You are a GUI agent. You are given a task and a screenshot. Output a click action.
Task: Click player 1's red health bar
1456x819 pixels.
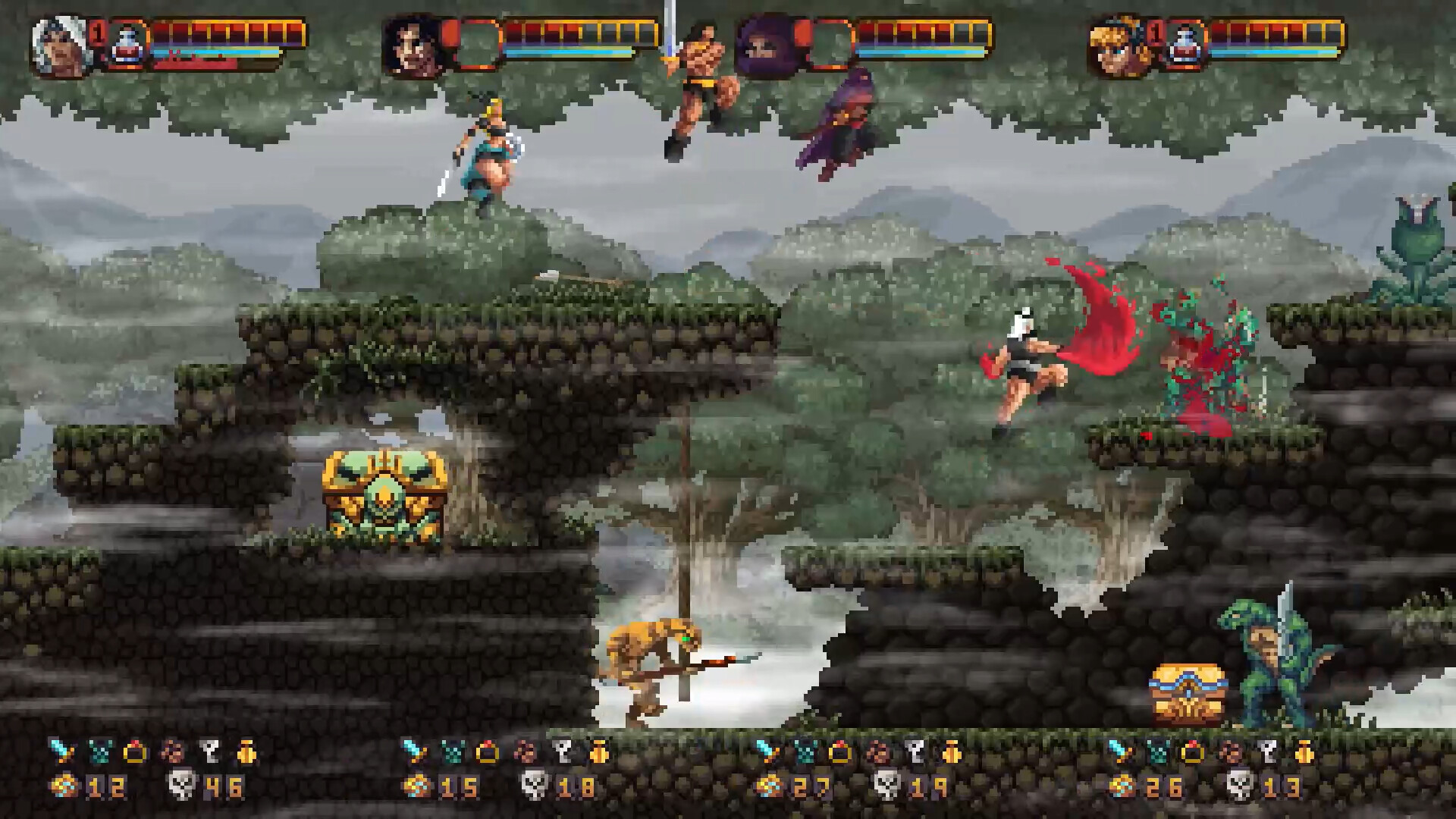[220, 32]
